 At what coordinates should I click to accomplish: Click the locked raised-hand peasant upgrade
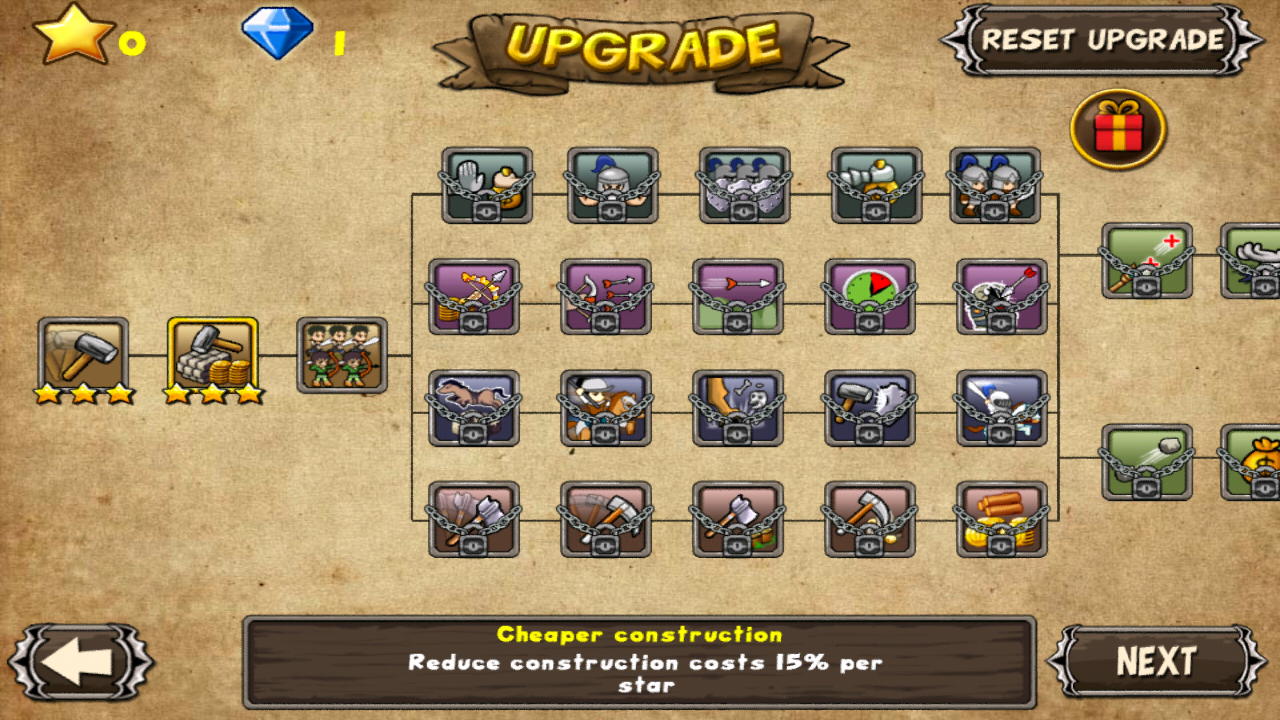[x=485, y=185]
